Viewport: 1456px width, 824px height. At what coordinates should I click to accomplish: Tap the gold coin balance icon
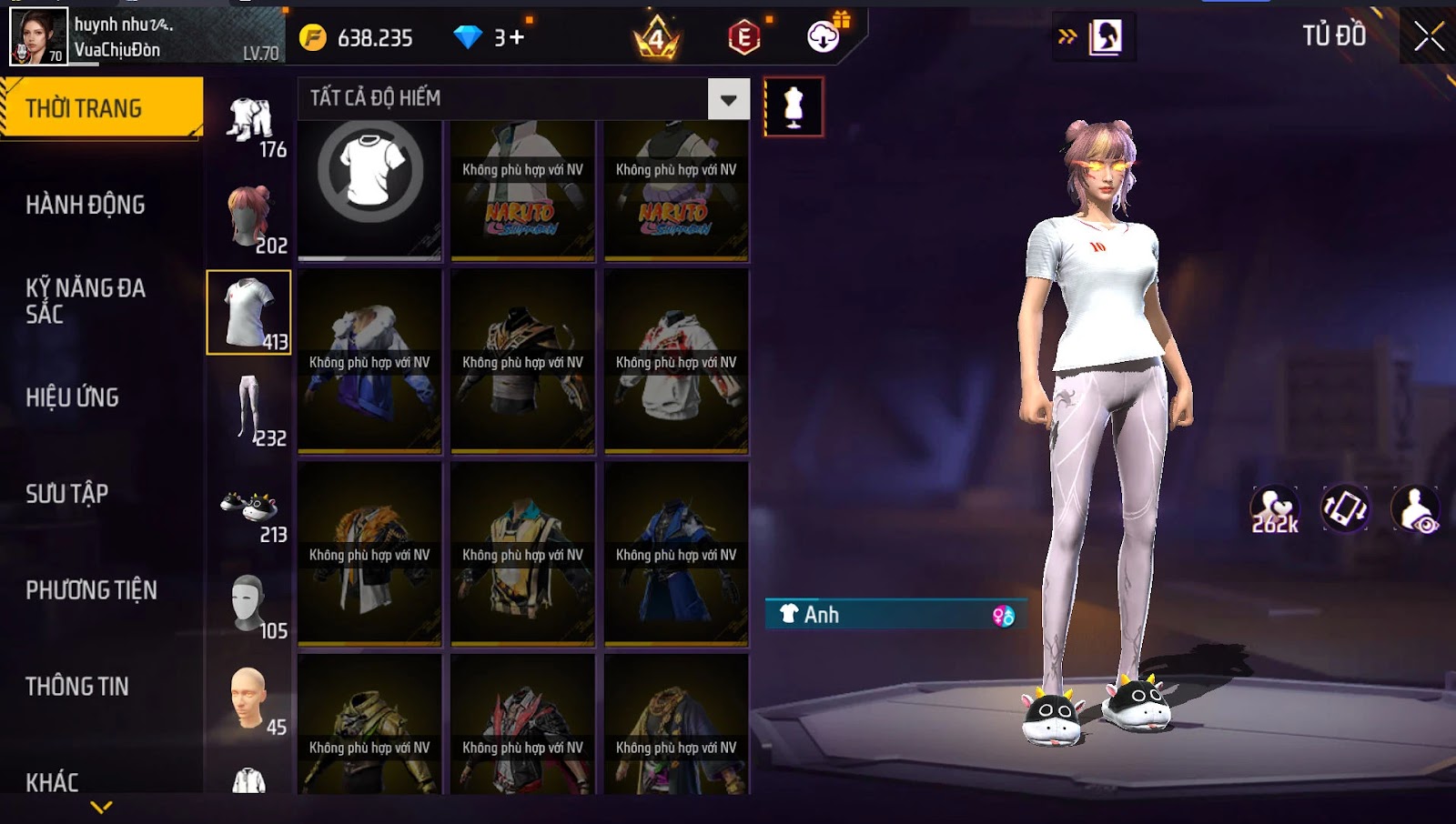(313, 38)
